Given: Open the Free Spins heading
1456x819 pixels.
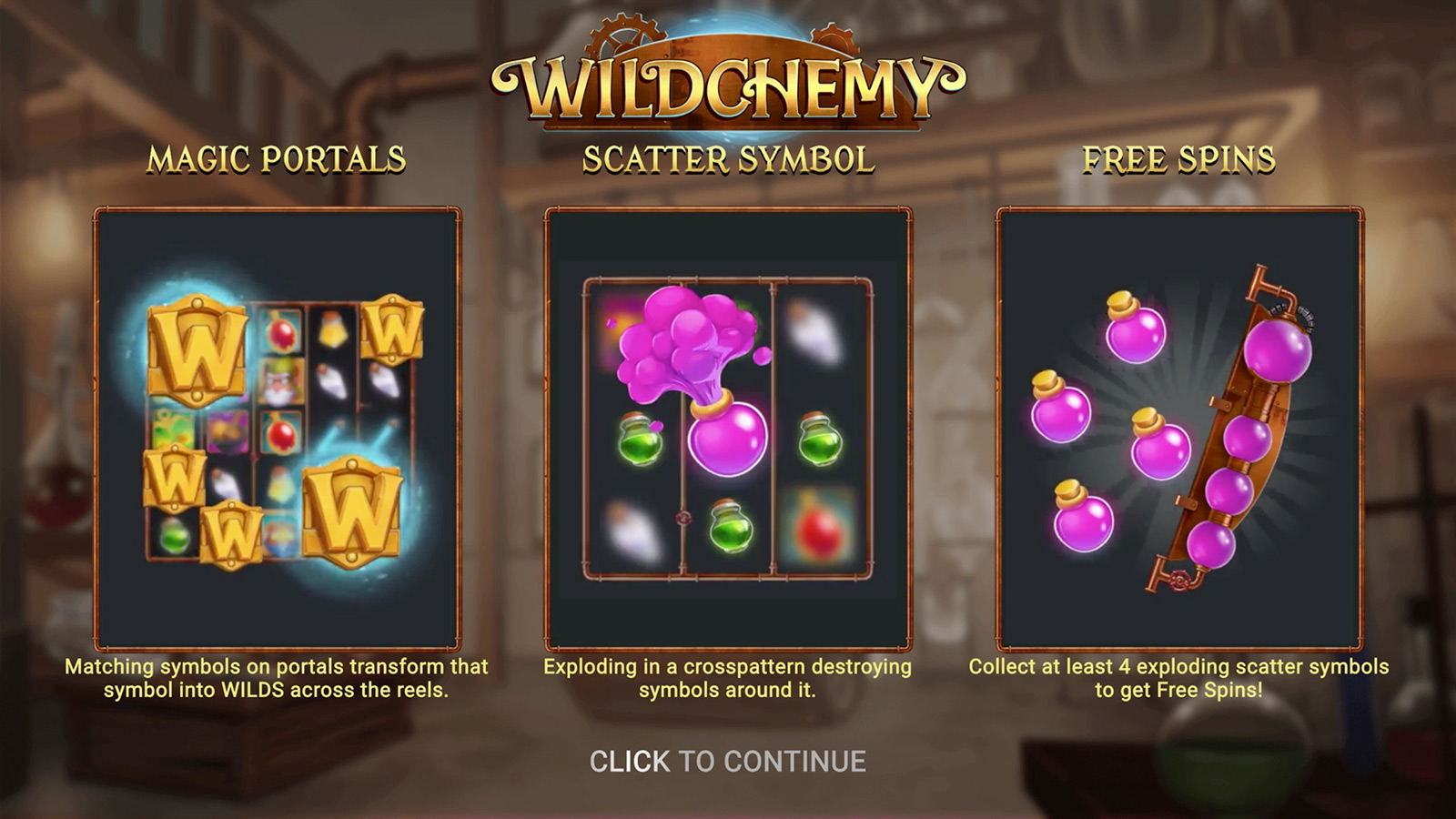Looking at the screenshot, I should (x=1179, y=157).
